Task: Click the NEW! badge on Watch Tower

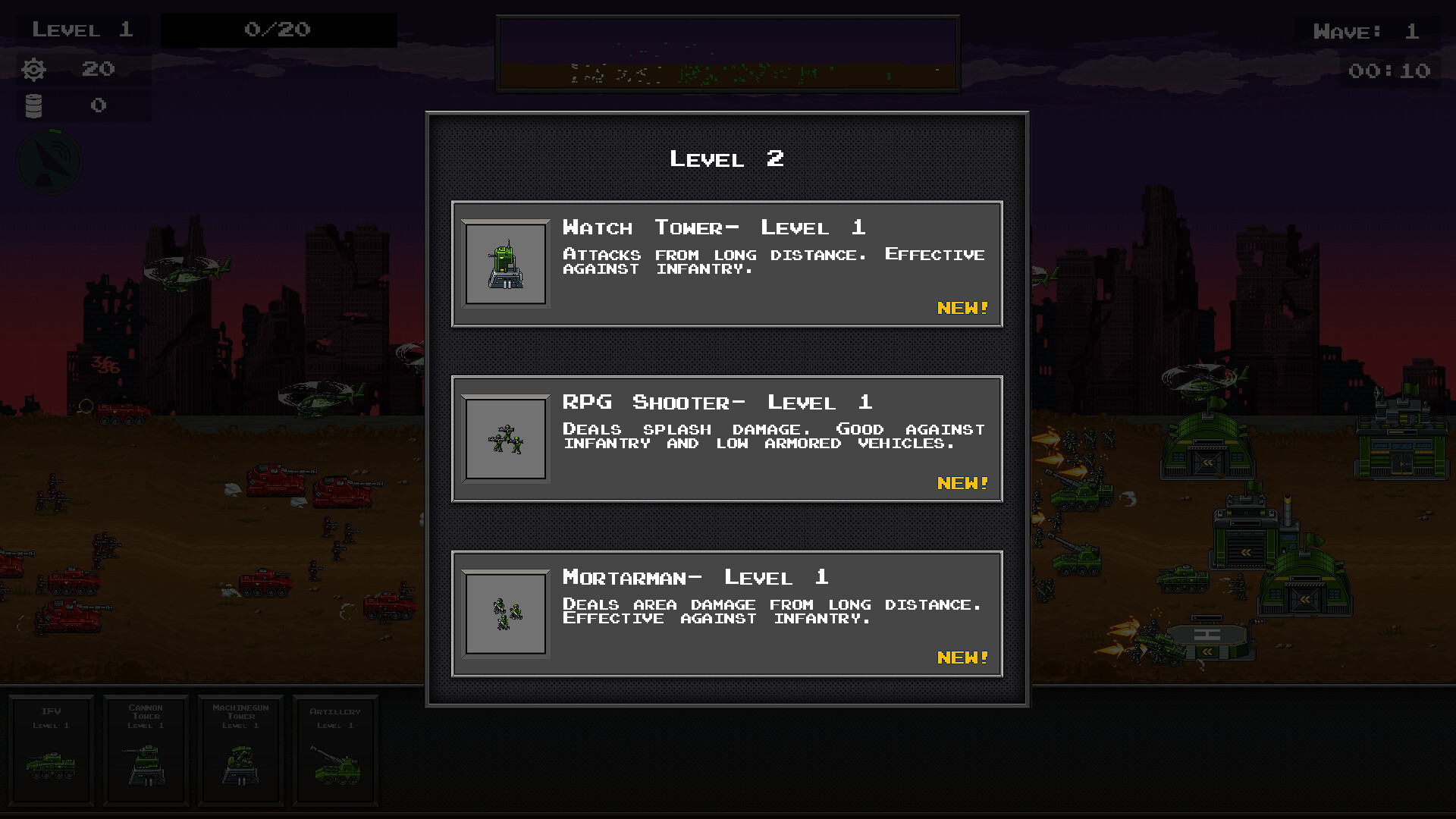Action: [962, 308]
